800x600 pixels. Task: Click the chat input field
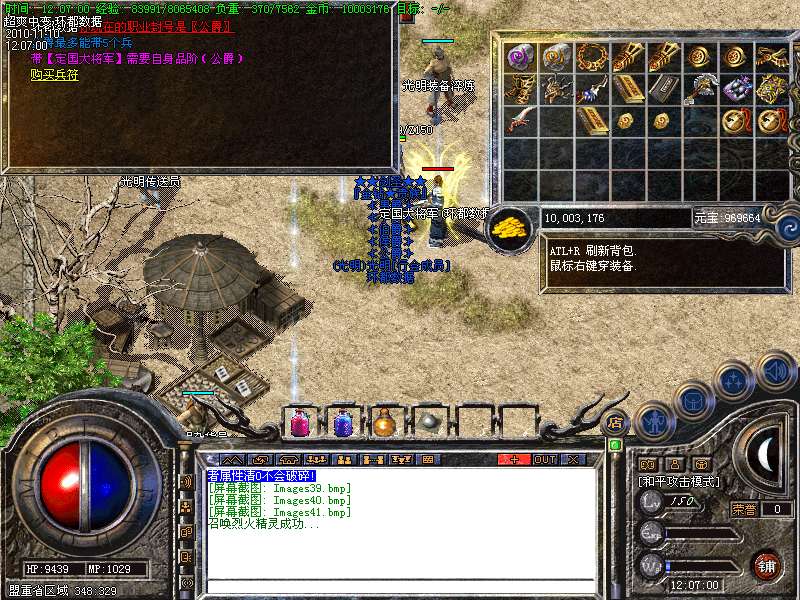click(x=400, y=585)
